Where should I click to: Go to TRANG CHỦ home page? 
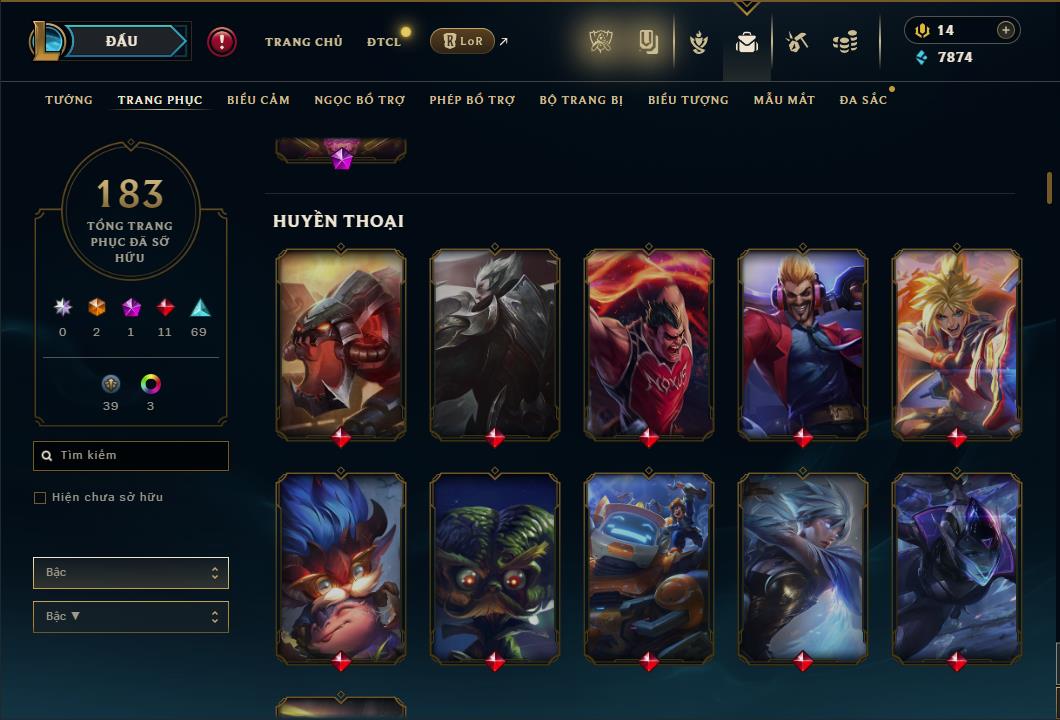coord(303,42)
